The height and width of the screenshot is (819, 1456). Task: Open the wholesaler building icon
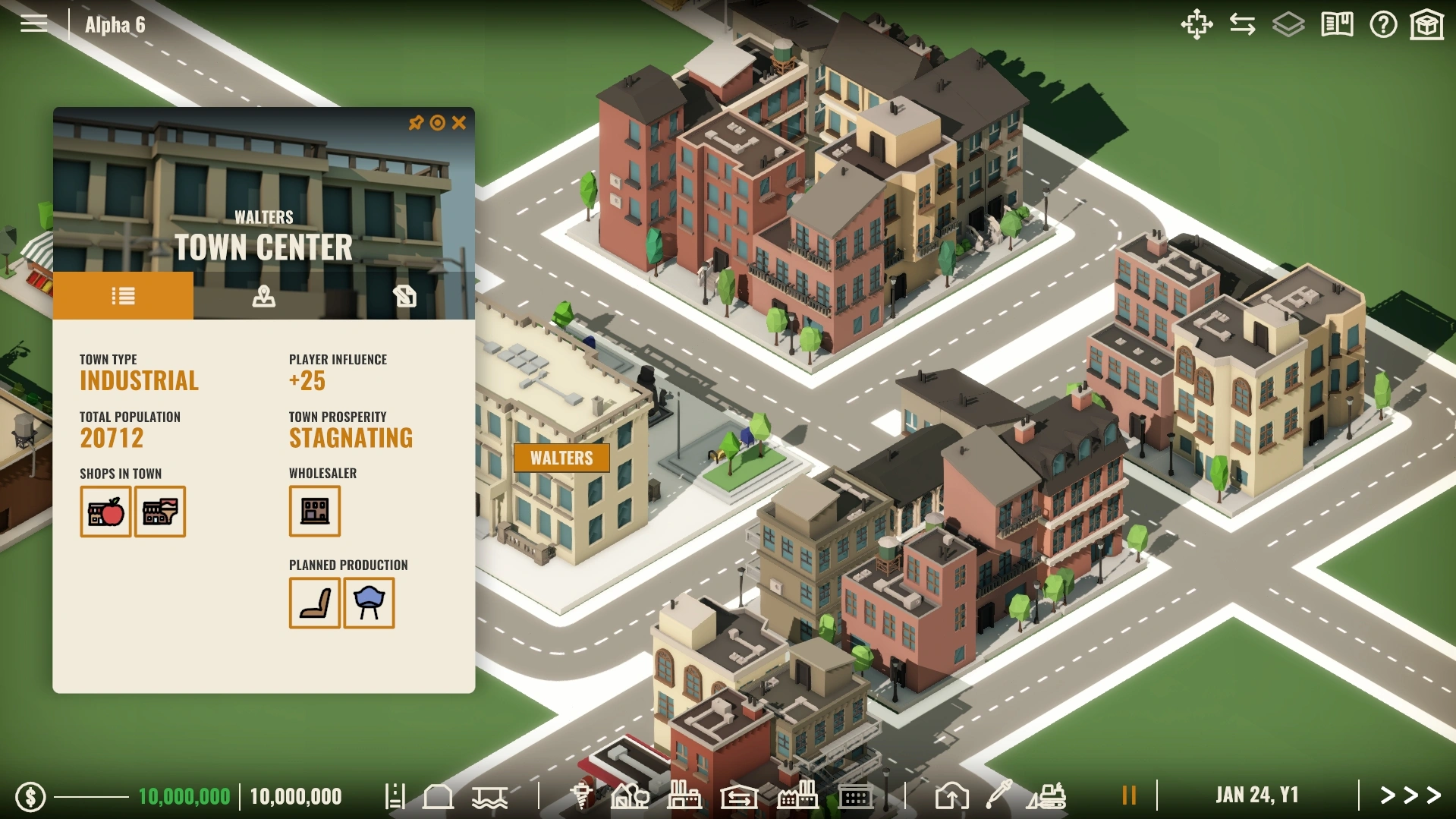315,512
